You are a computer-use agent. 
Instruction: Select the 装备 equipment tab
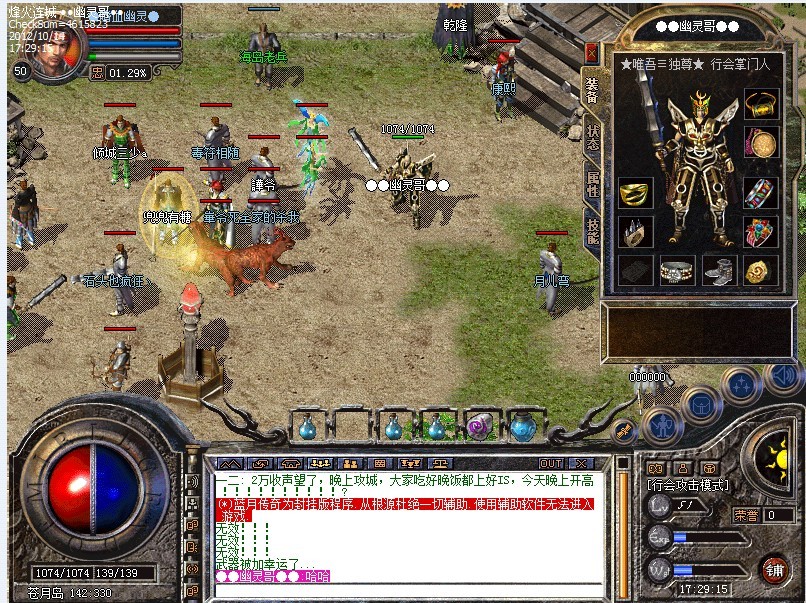[x=592, y=91]
